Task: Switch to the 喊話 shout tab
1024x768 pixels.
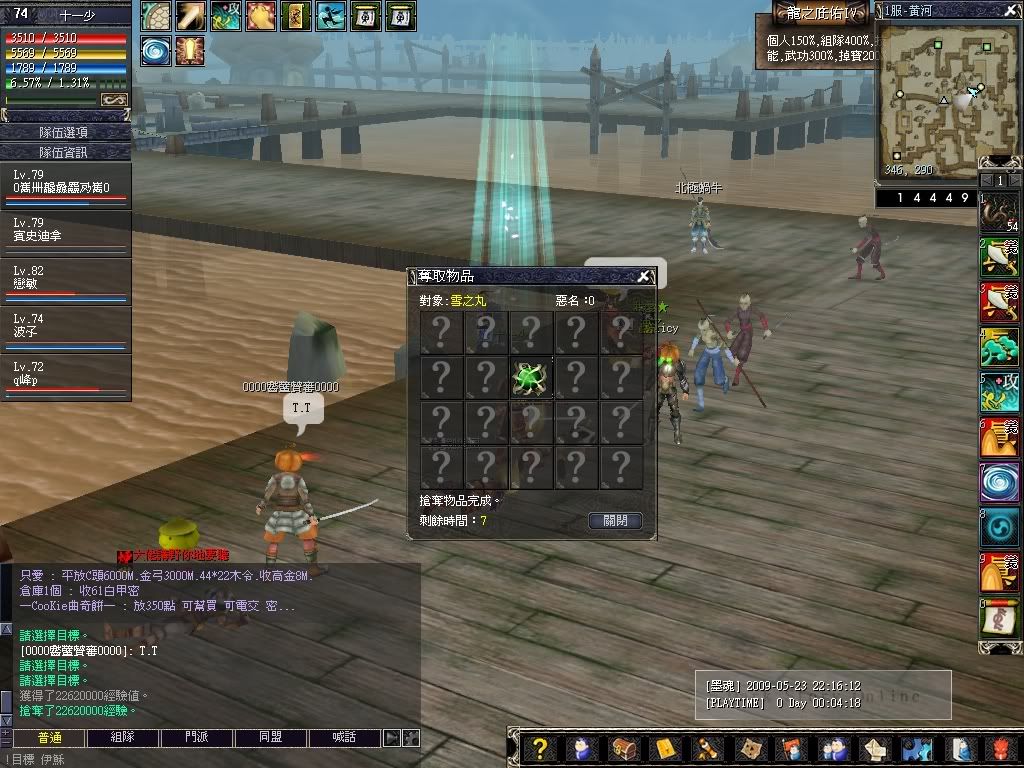Action: [x=344, y=738]
